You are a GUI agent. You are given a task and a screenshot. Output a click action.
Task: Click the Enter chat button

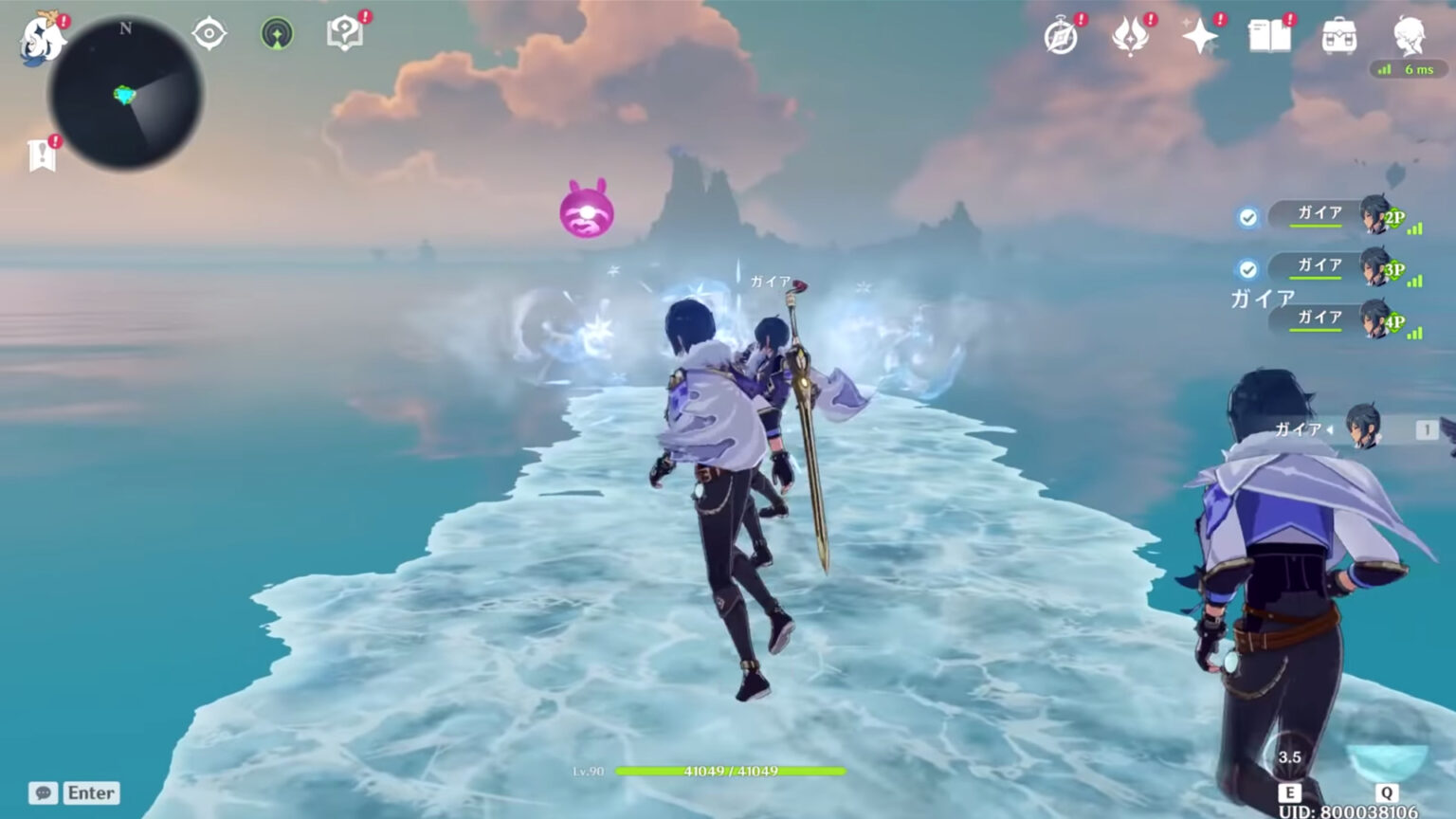click(x=90, y=792)
